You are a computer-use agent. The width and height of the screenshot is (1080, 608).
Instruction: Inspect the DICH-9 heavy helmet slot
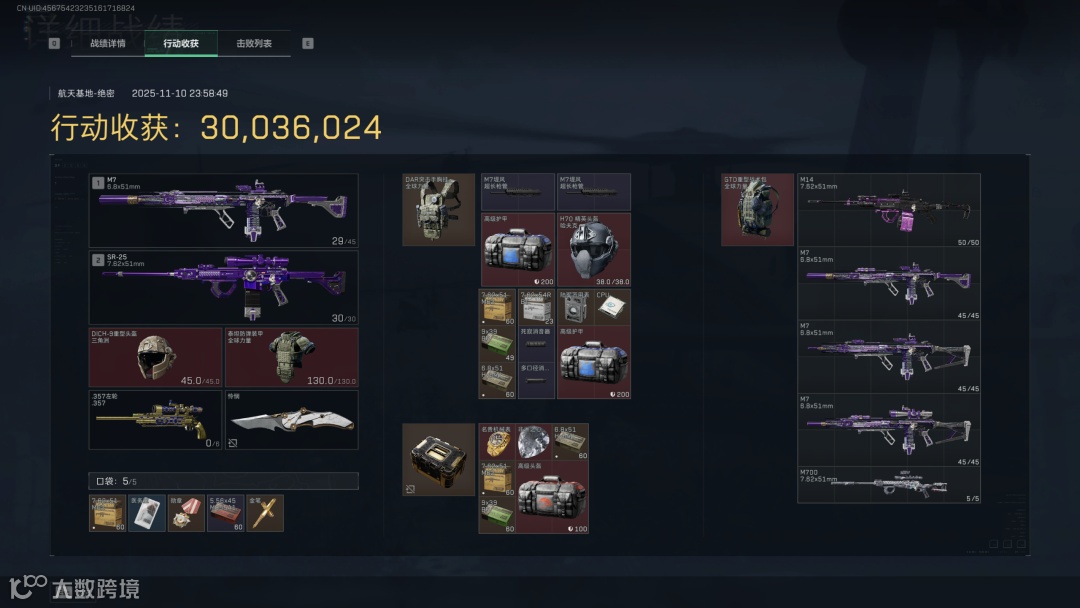coord(155,358)
